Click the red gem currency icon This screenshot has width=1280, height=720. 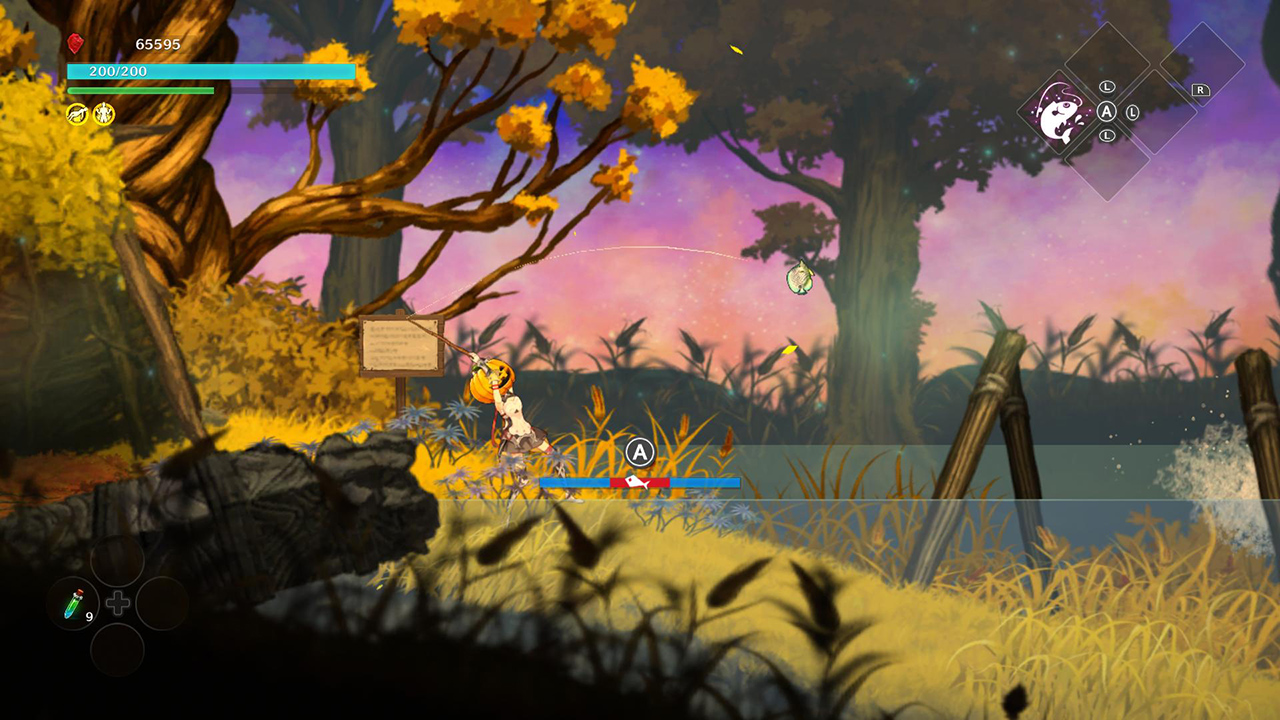[x=75, y=44]
